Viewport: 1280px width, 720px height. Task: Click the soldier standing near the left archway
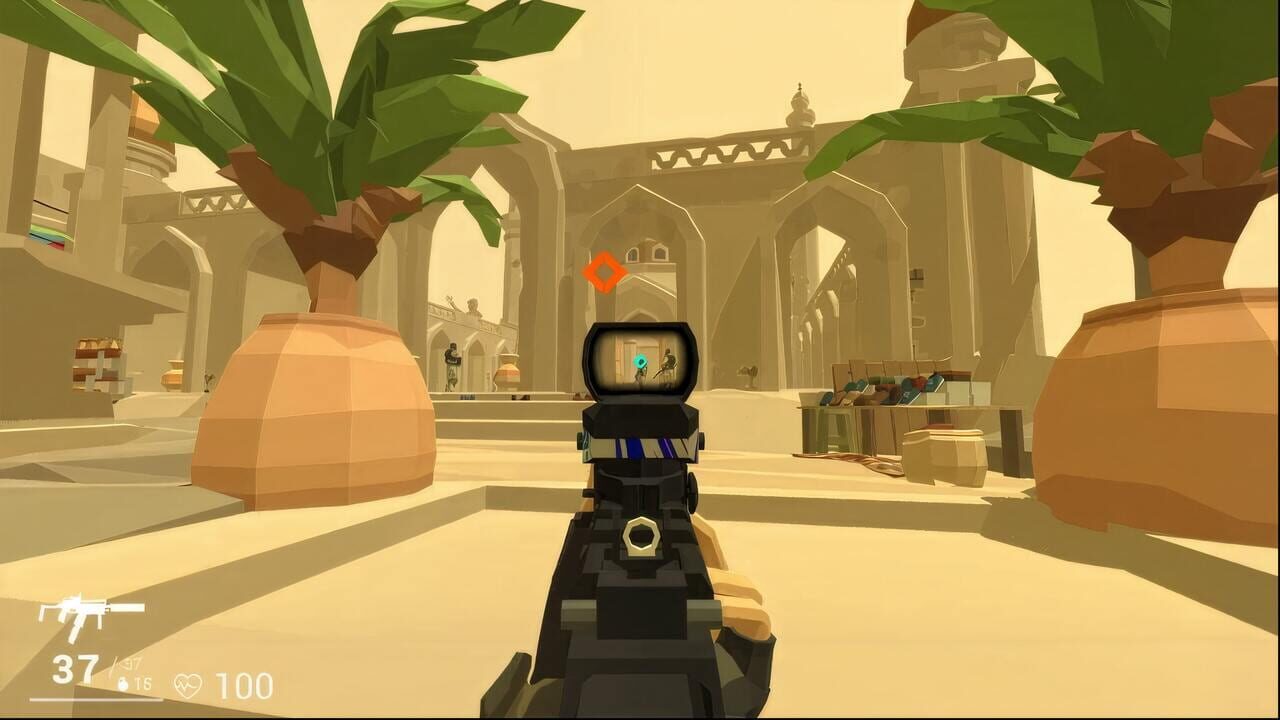(452, 365)
